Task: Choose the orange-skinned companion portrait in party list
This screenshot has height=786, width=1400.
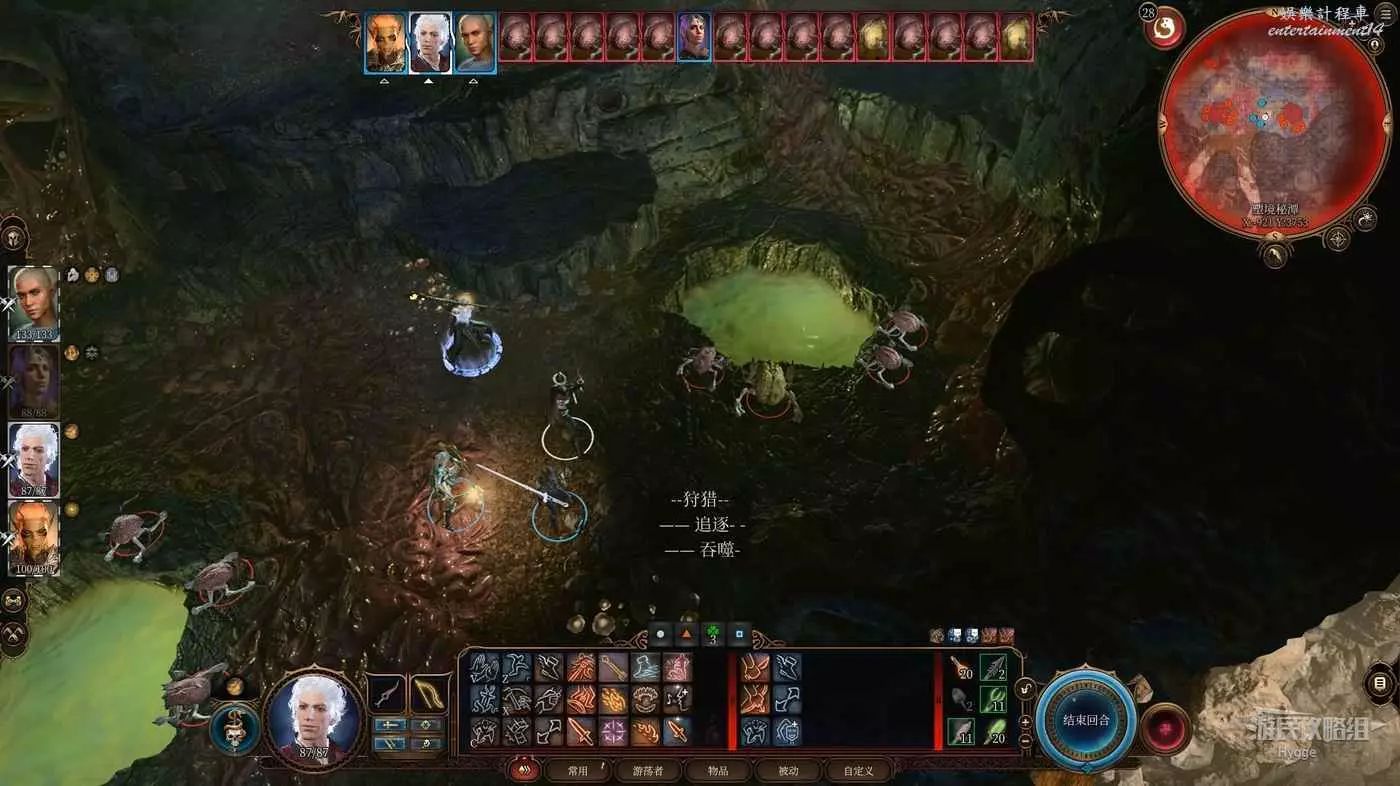Action: point(34,538)
